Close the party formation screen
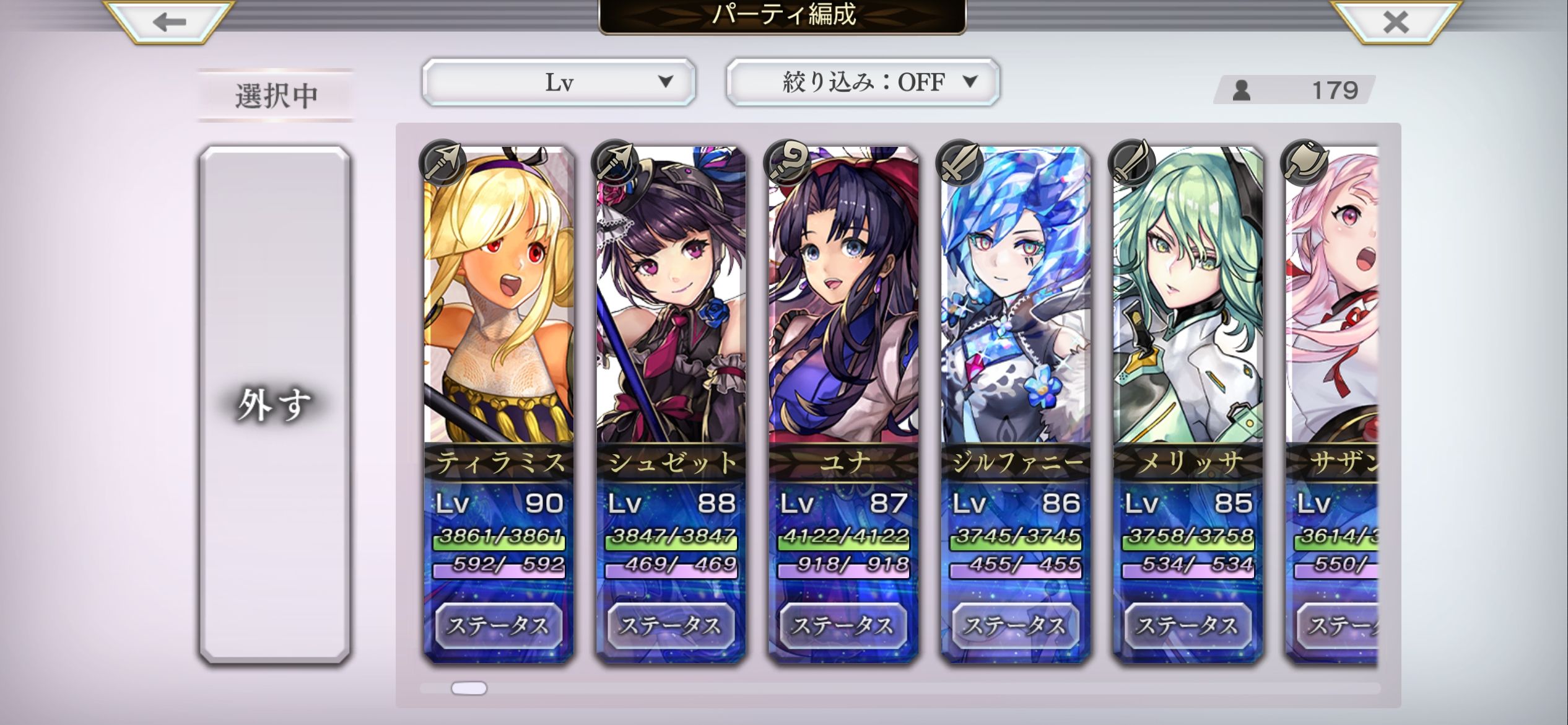 [x=1395, y=22]
